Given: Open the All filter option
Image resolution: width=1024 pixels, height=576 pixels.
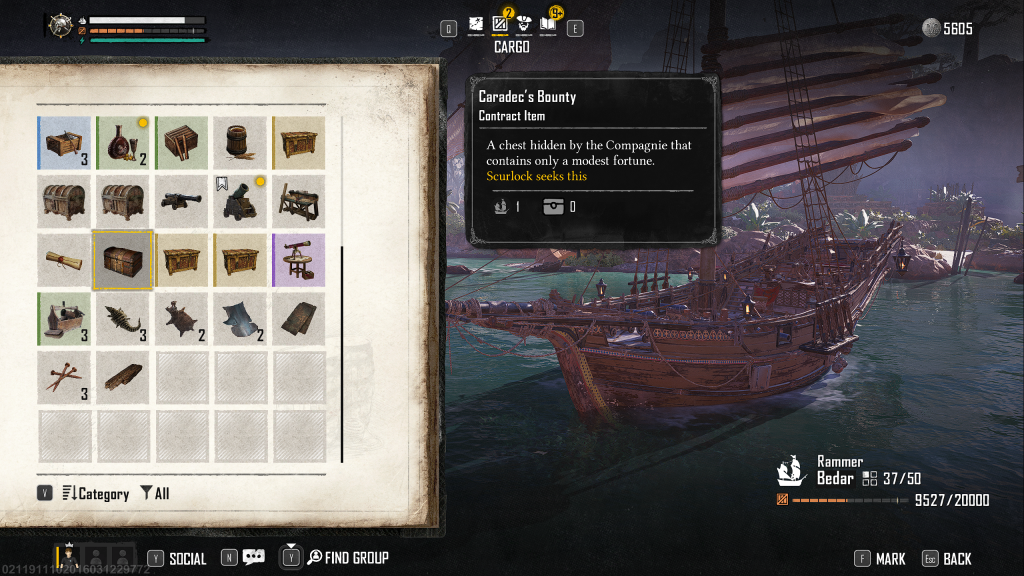Looking at the screenshot, I should click(x=155, y=493).
